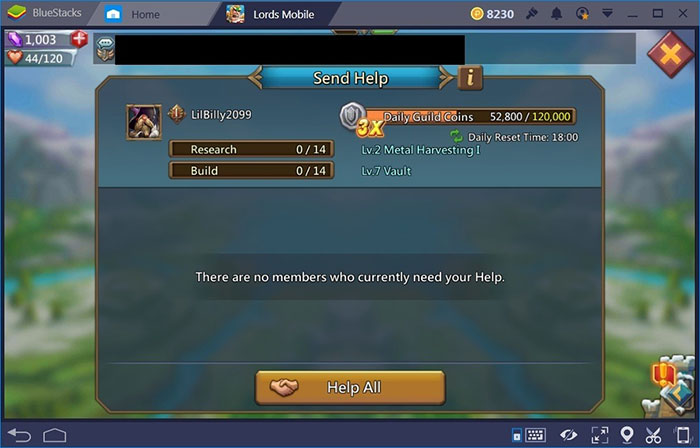Select LilBilly2099's avatar portrait
The width and height of the screenshot is (700, 448).
click(x=144, y=121)
